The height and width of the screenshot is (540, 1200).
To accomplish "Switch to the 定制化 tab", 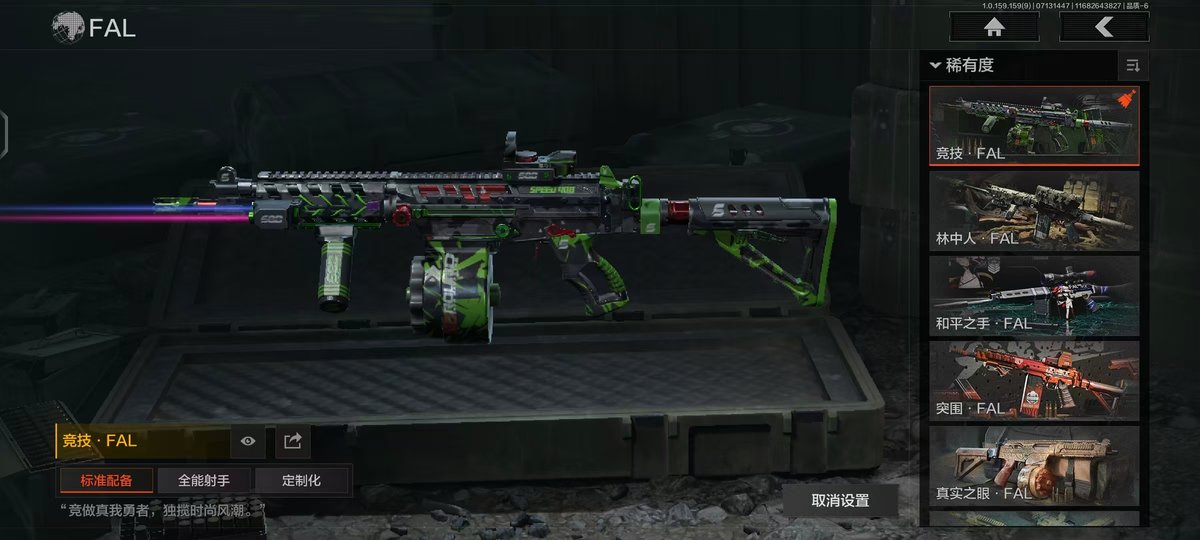I will coord(302,480).
